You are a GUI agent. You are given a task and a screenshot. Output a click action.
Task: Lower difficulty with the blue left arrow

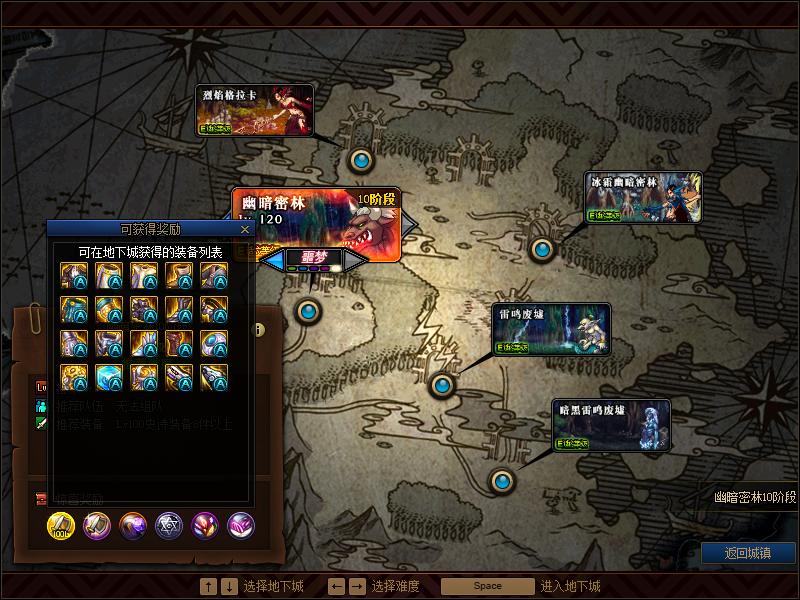tap(275, 260)
